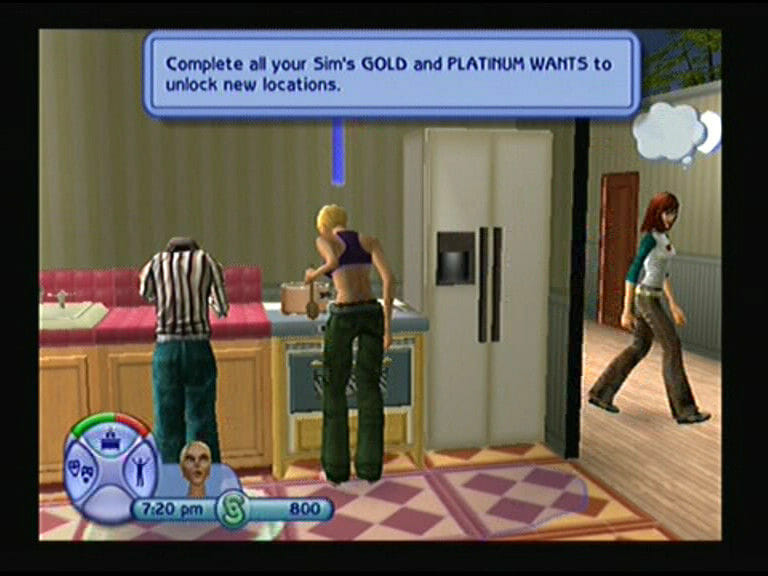The image size is (768, 576).
Task: Open the top segment of the HUD wheel
Action: coord(110,434)
